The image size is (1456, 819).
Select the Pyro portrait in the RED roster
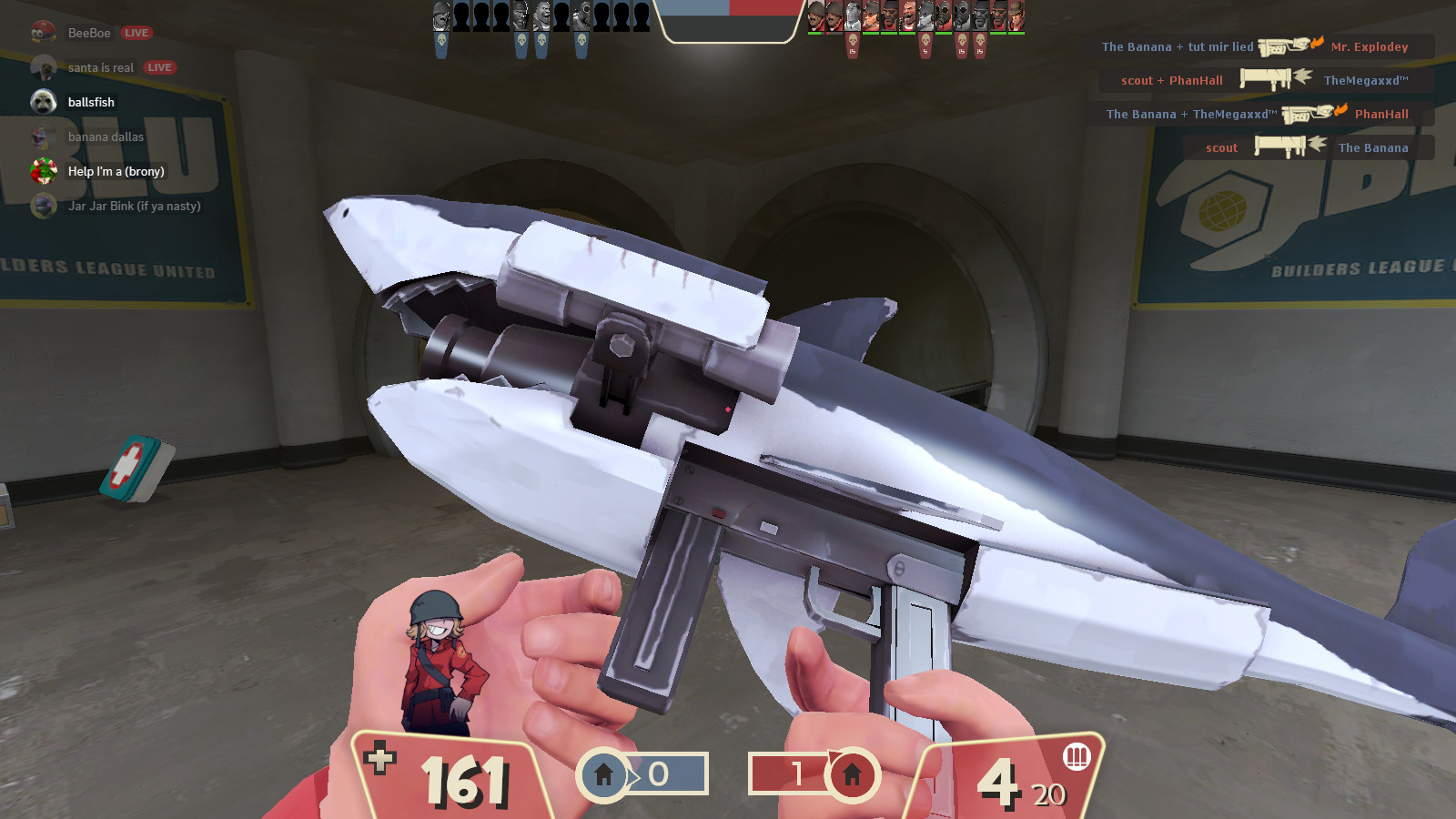[x=942, y=15]
